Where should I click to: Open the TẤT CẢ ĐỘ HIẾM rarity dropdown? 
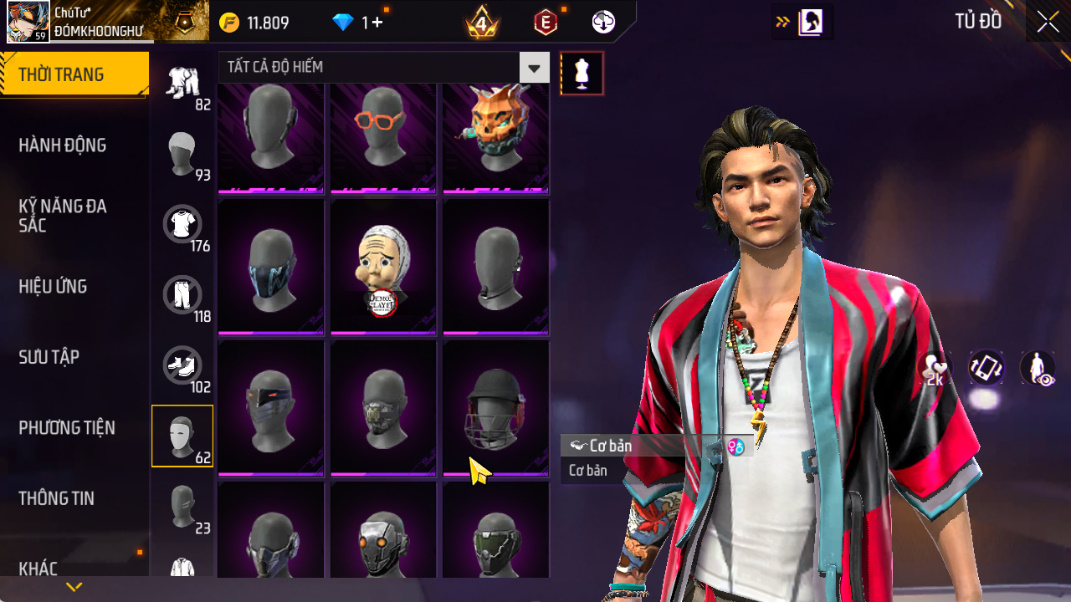(384, 67)
